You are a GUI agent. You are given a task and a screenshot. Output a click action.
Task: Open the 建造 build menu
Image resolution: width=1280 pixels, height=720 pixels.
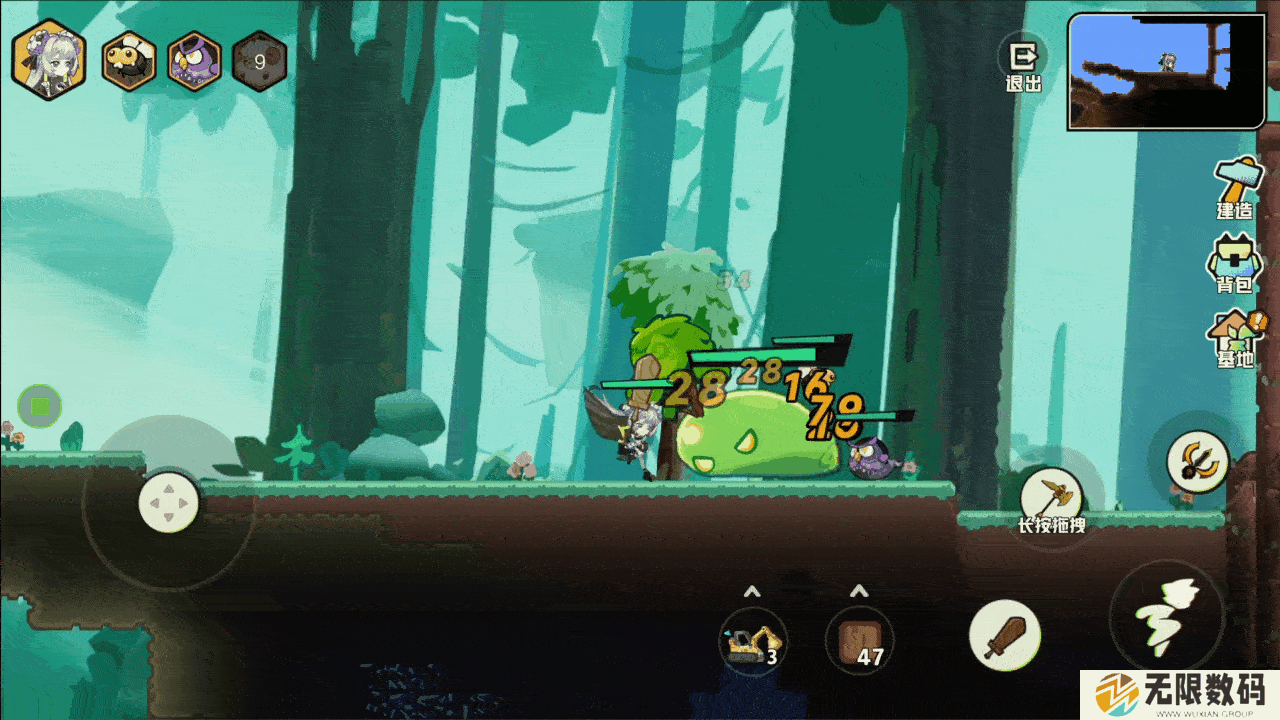(x=1236, y=190)
